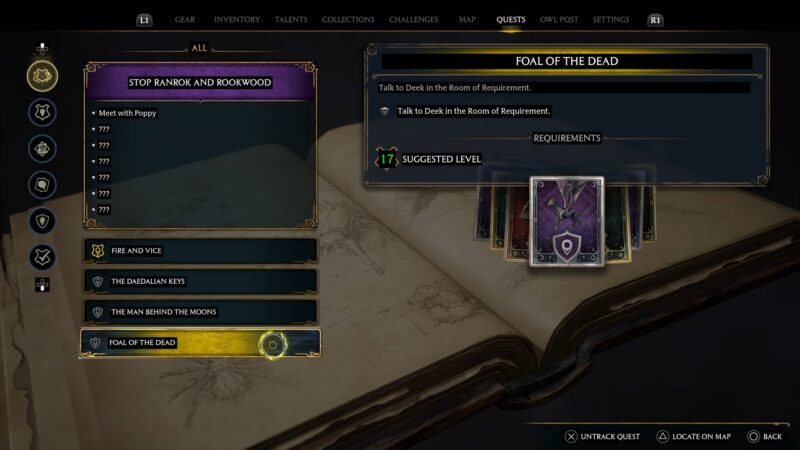Go to the Collections tab
This screenshot has height=450, width=800.
pyautogui.click(x=348, y=19)
